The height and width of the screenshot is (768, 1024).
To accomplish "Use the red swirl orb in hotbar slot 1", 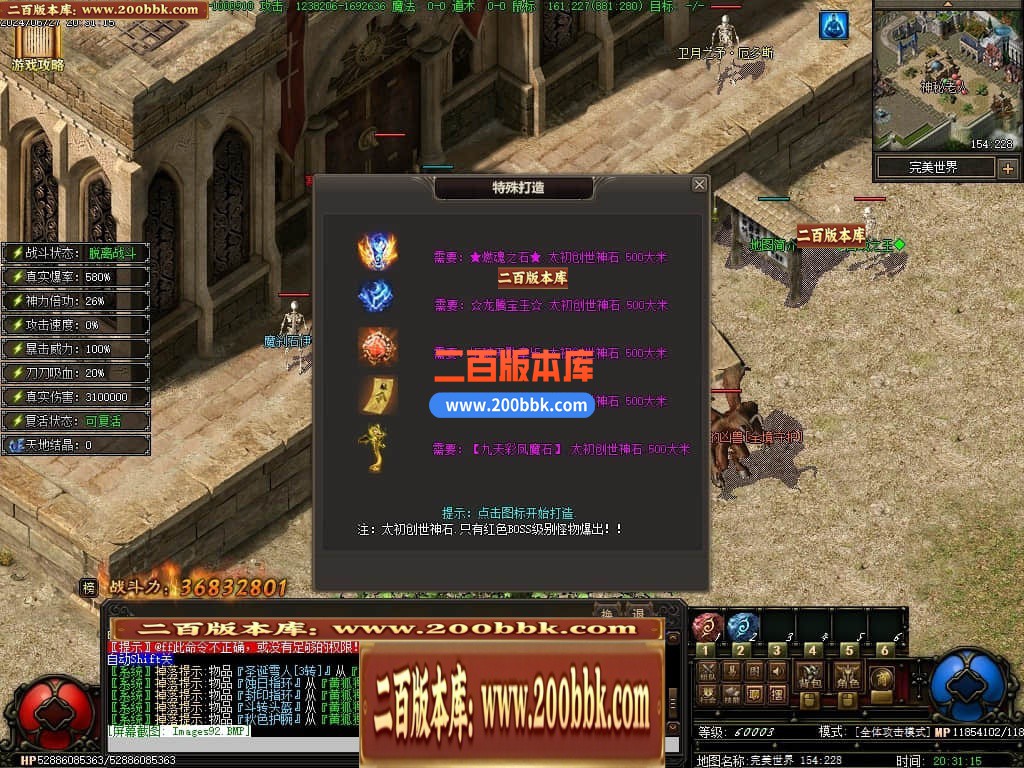I will click(x=706, y=626).
